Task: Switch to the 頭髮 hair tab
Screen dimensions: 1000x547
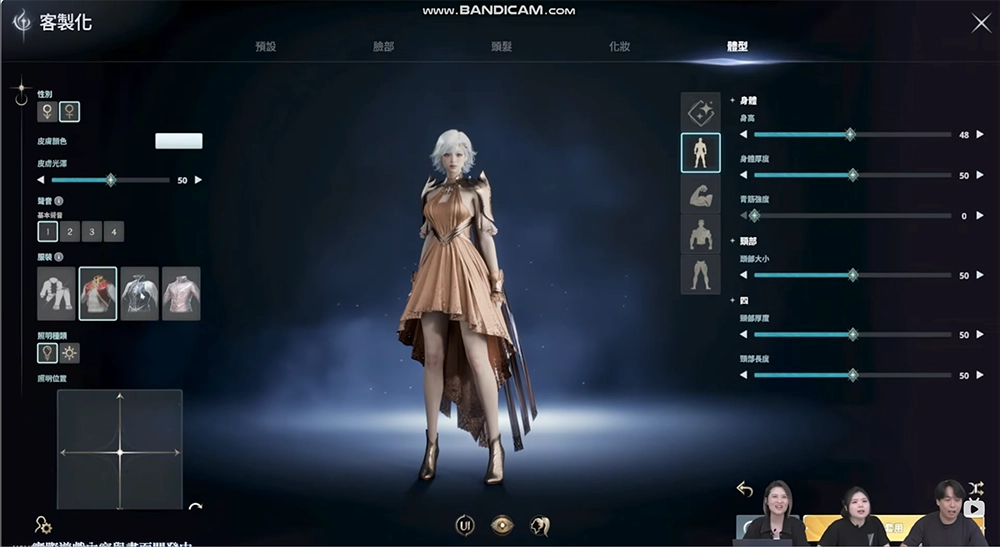Action: pyautogui.click(x=502, y=47)
